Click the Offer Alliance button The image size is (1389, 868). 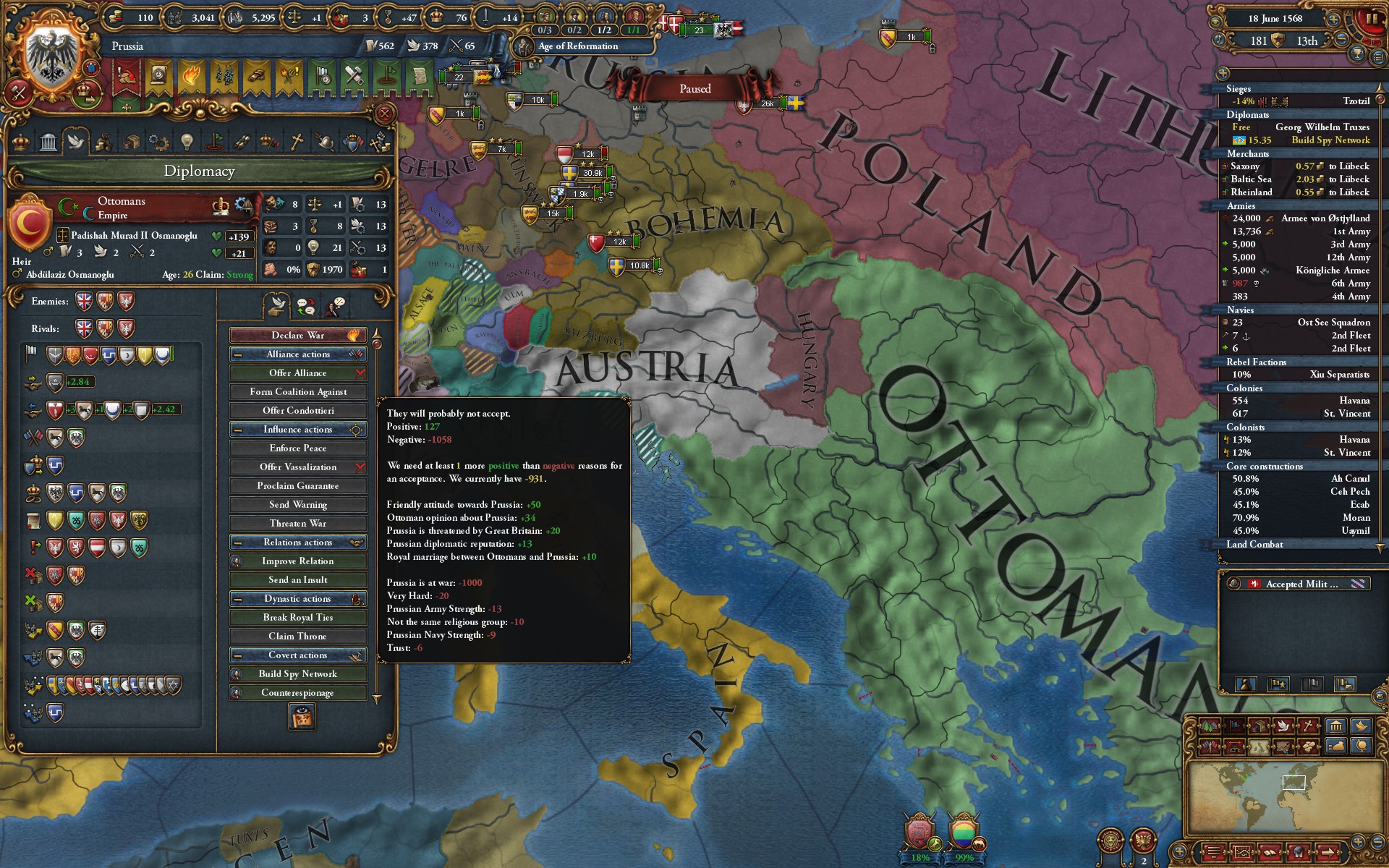[x=298, y=373]
